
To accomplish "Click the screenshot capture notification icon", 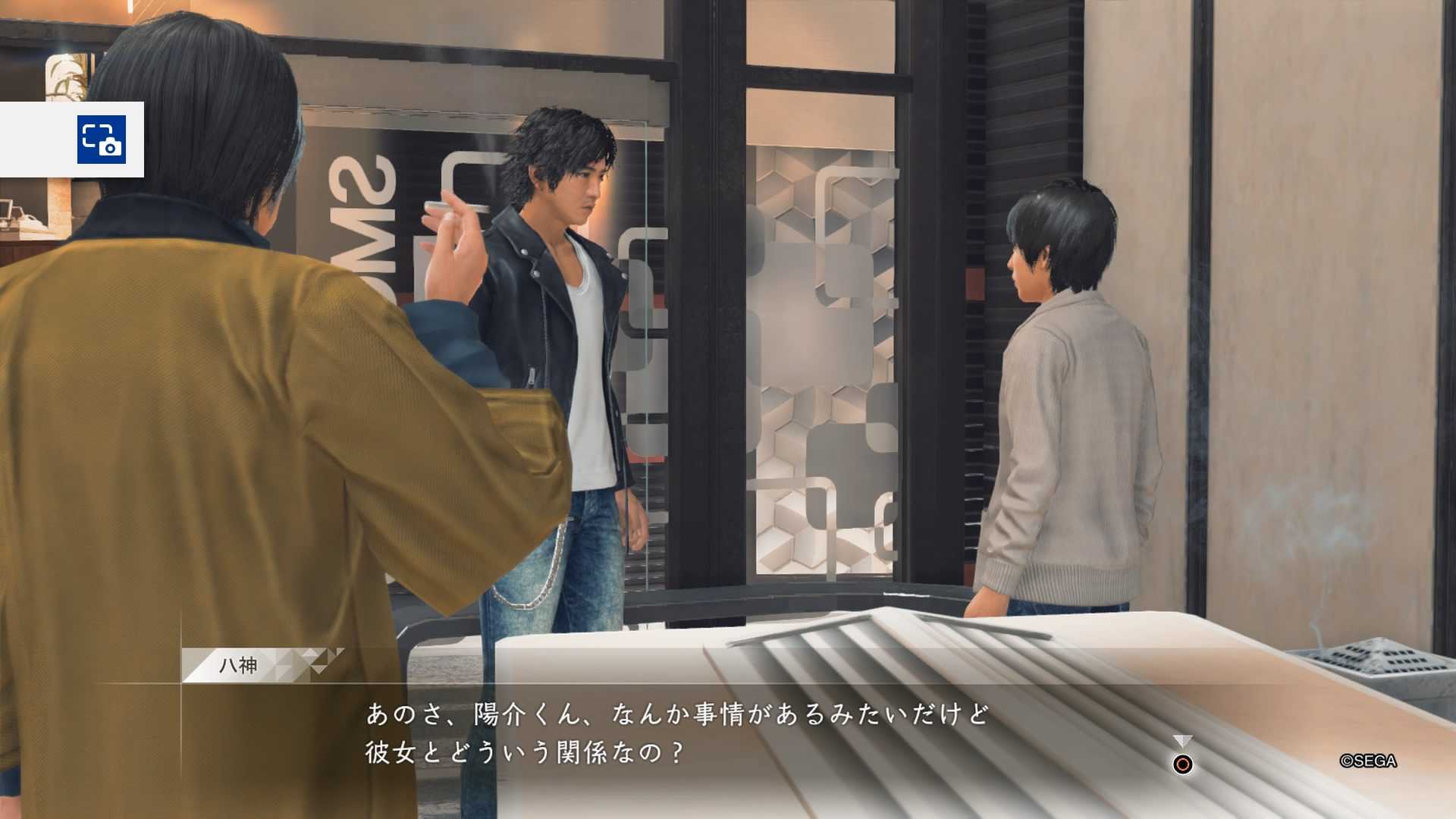I will coord(101,140).
